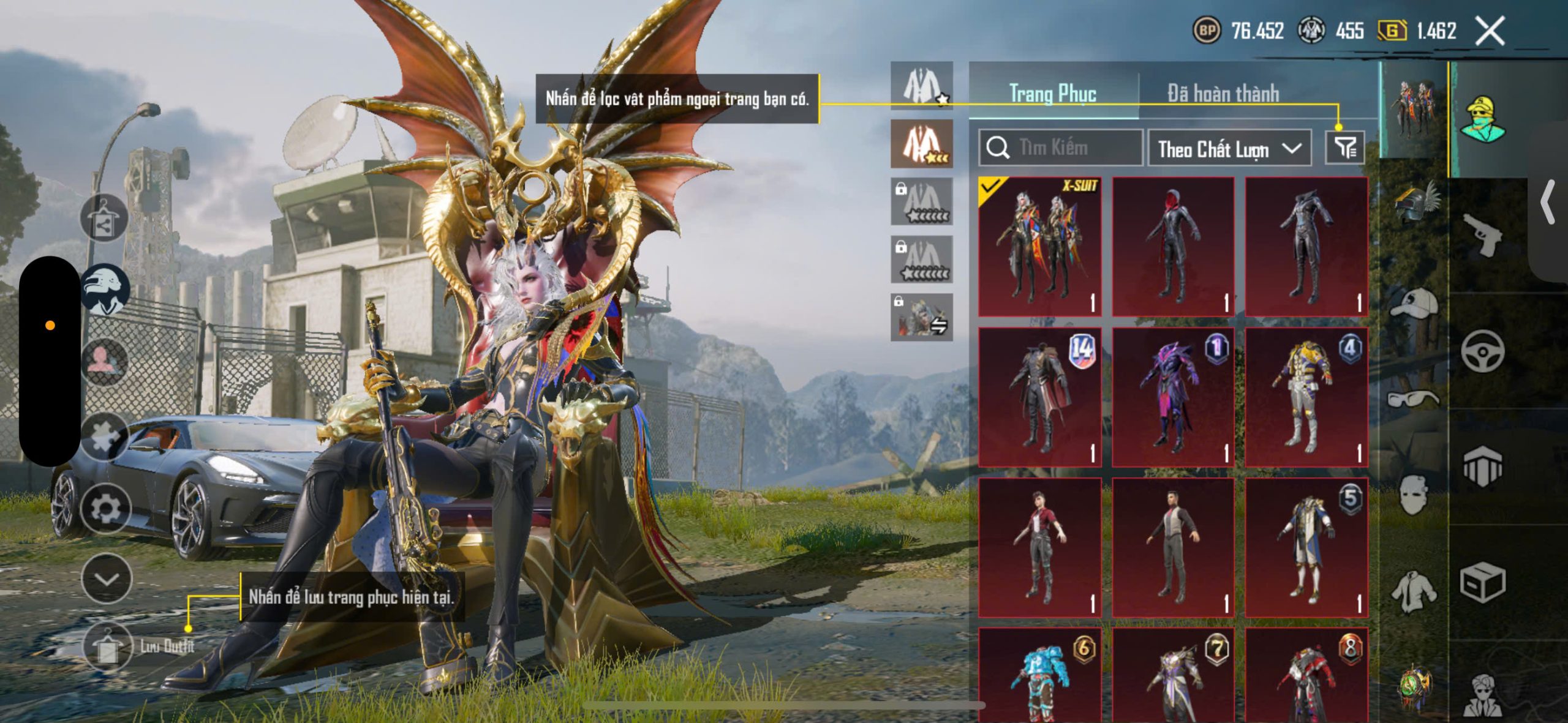Open the pistol weapons category

point(1483,234)
